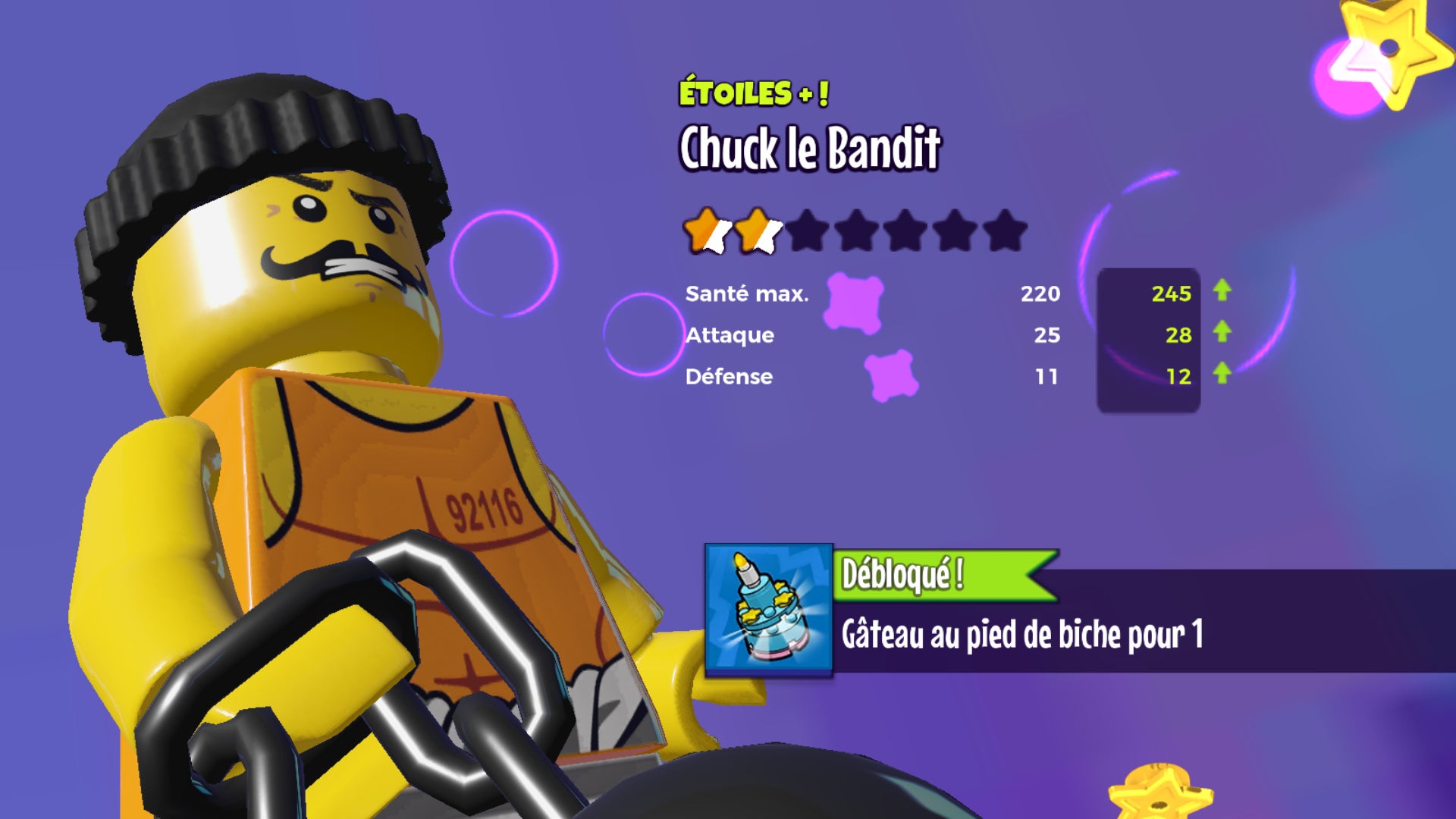This screenshot has width=1456, height=819.
Task: Click the ÉTOILES + ! heading
Action: [x=755, y=93]
